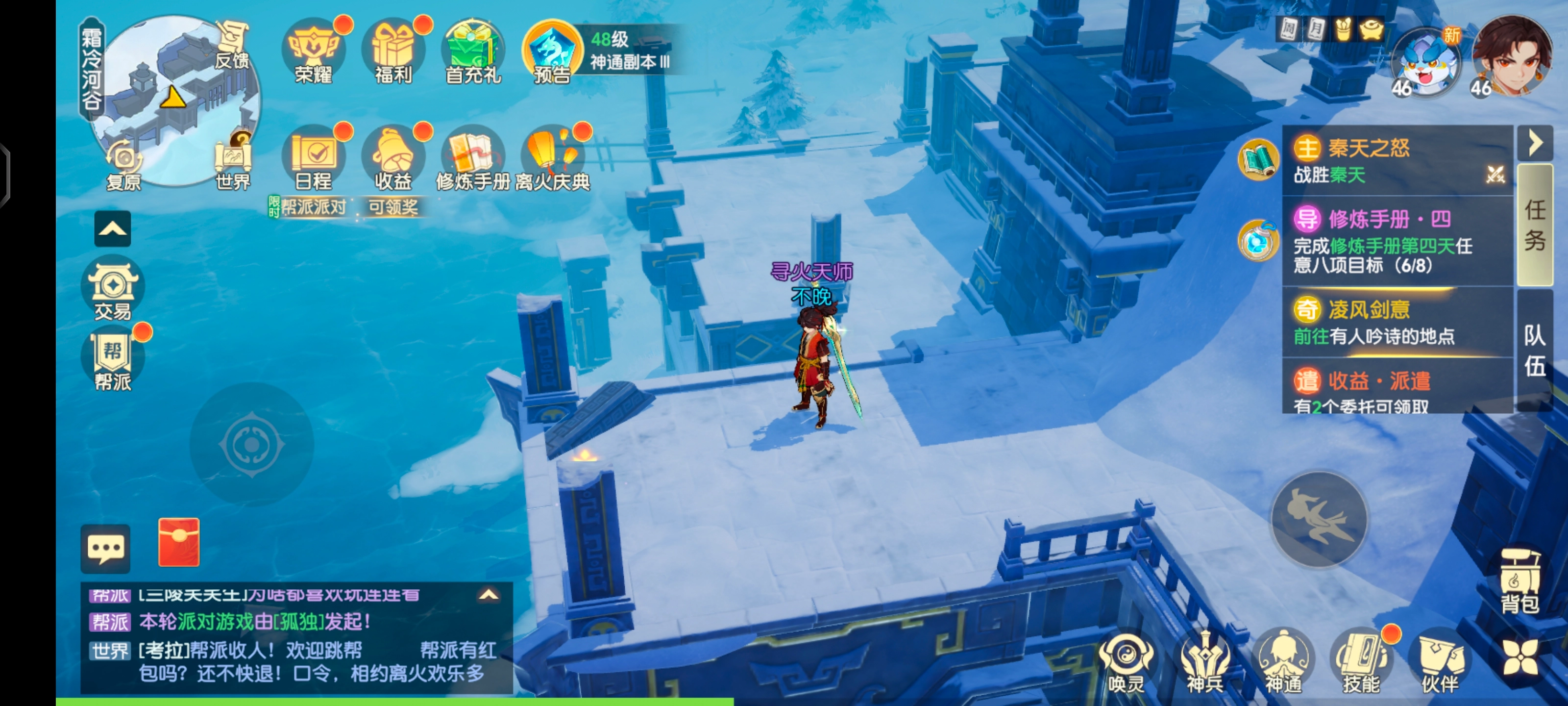This screenshot has height=706, width=1568.
Task: Tap the 复原 reset camera button
Action: (x=124, y=163)
